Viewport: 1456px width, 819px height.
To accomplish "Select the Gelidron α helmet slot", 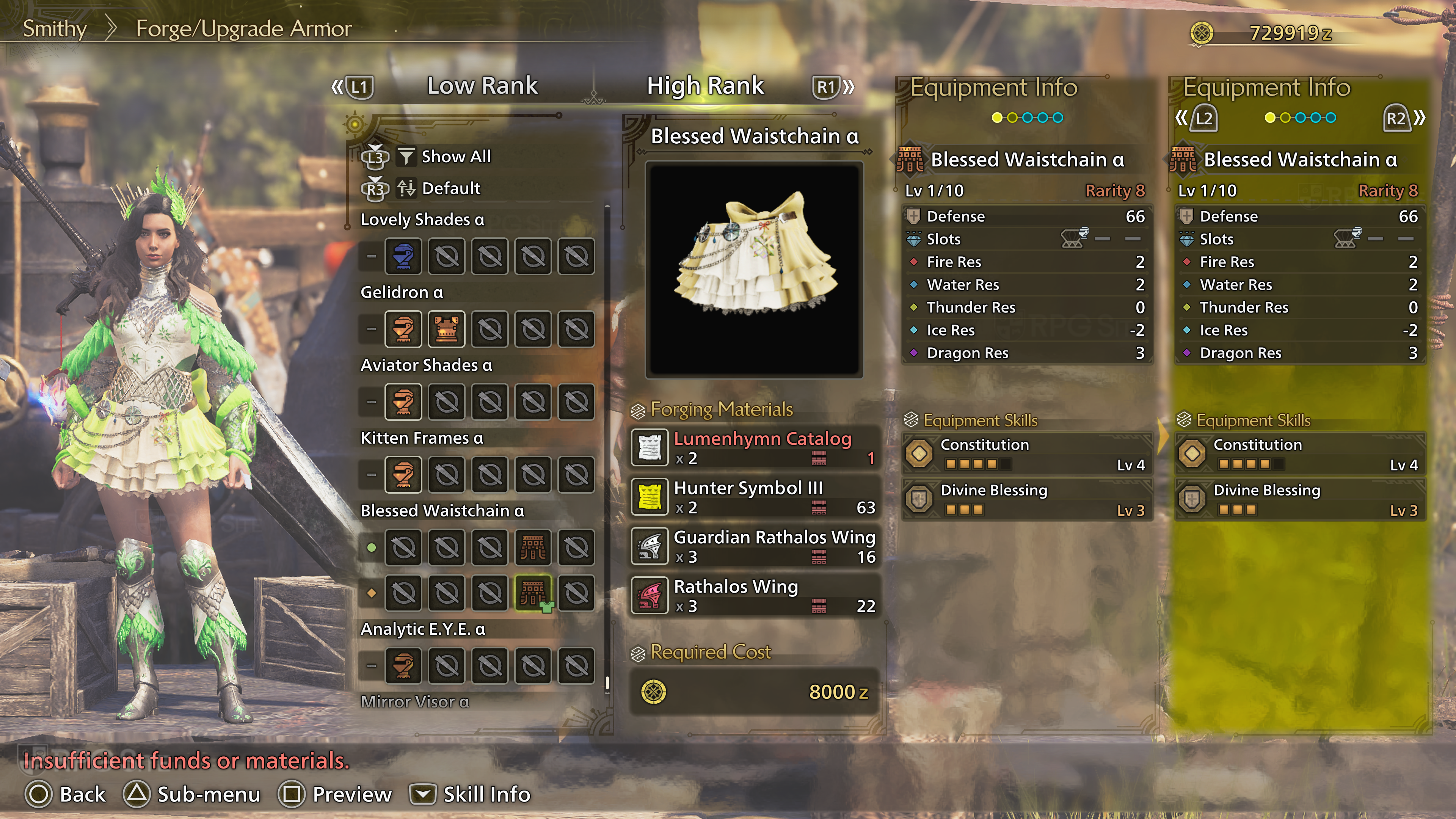I will 403,329.
